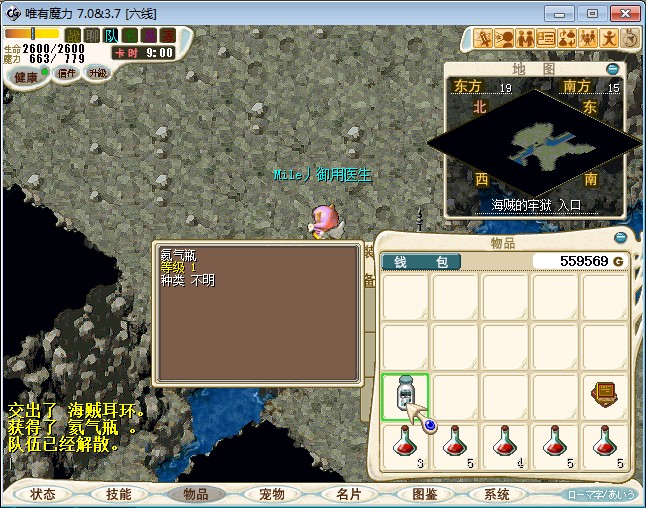This screenshot has width=646, height=508.
Task: Open the 状态 status menu
Action: pos(43,494)
